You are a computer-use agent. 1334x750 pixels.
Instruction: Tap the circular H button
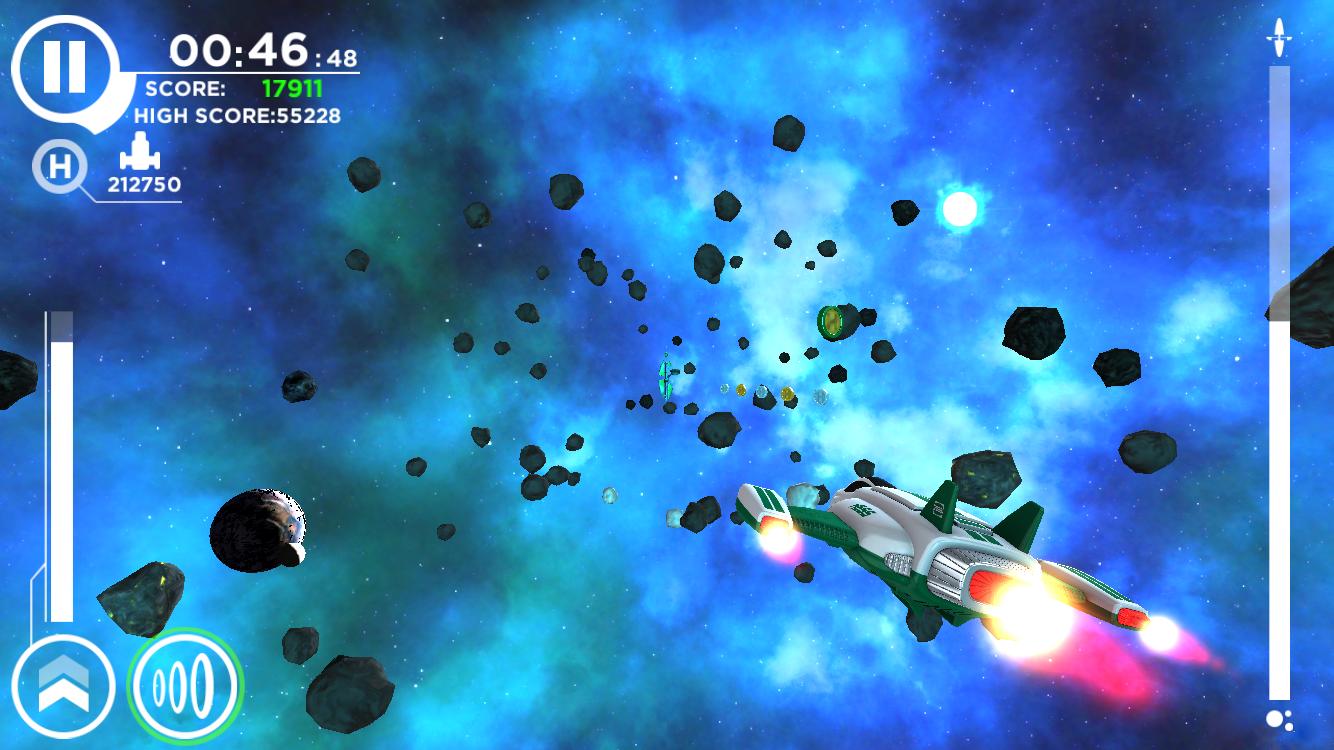coord(60,167)
